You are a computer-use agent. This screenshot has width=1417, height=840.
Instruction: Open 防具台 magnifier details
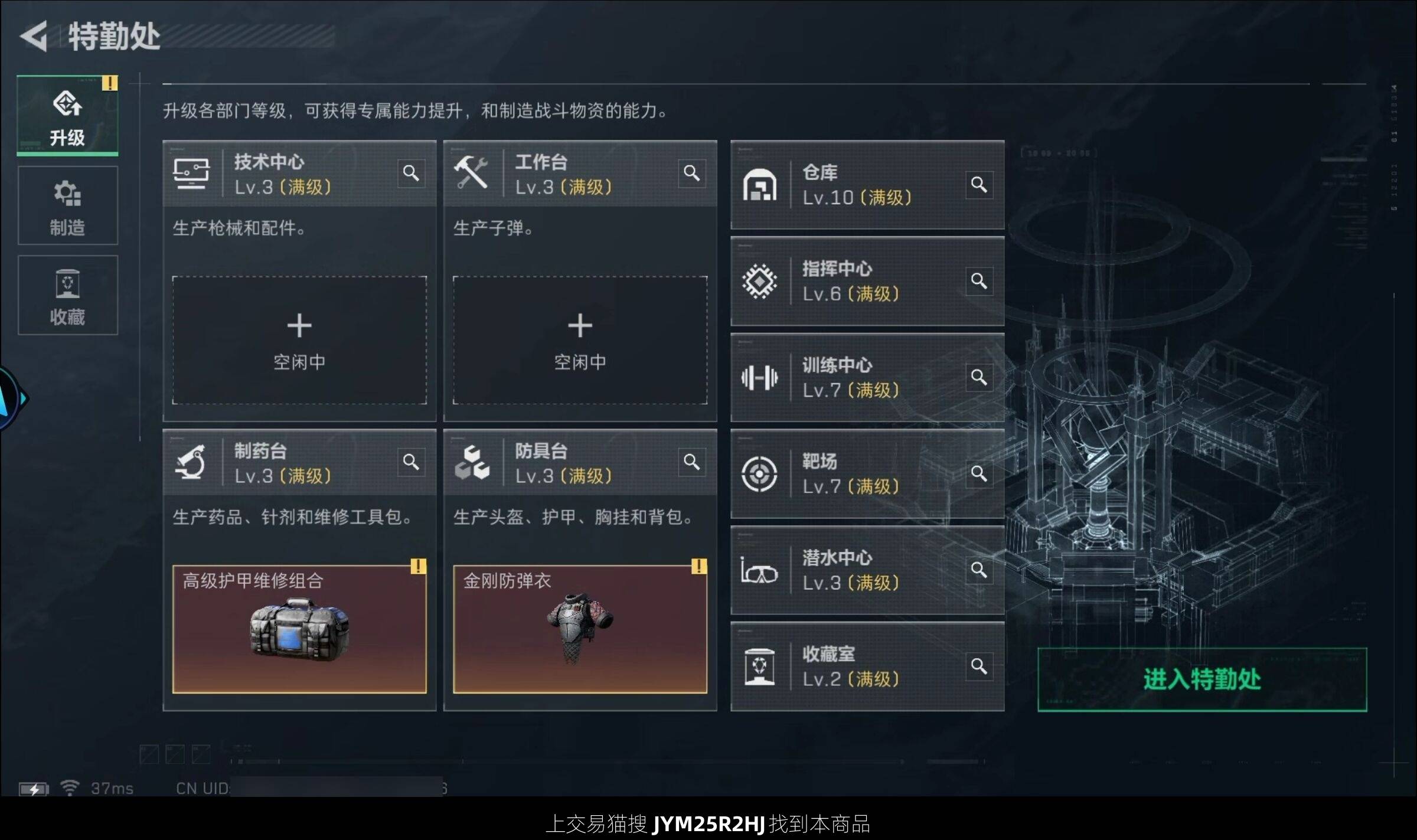tap(691, 462)
